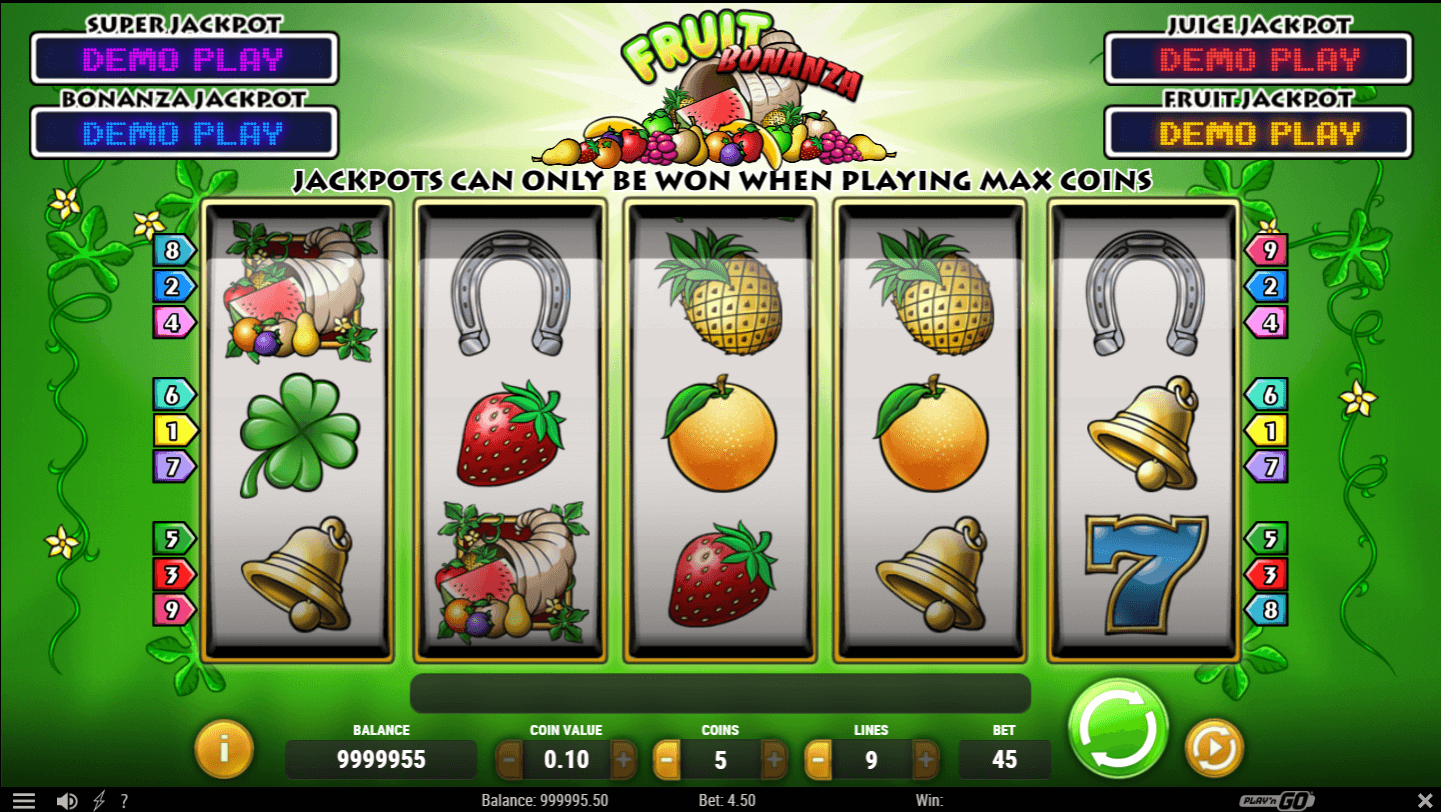1441x812 pixels.
Task: Close the game with the X
Action: [x=1425, y=801]
